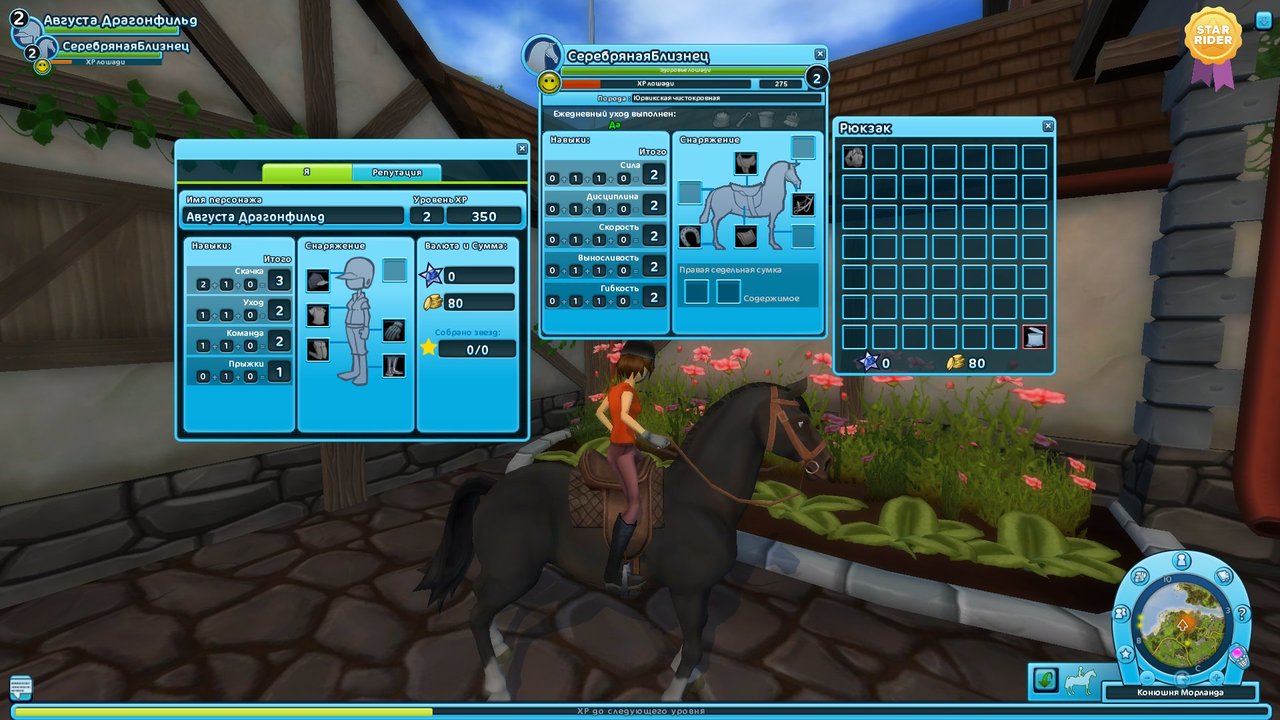Select the horseshoe equipment slot
1280x720 pixels.
[x=690, y=236]
